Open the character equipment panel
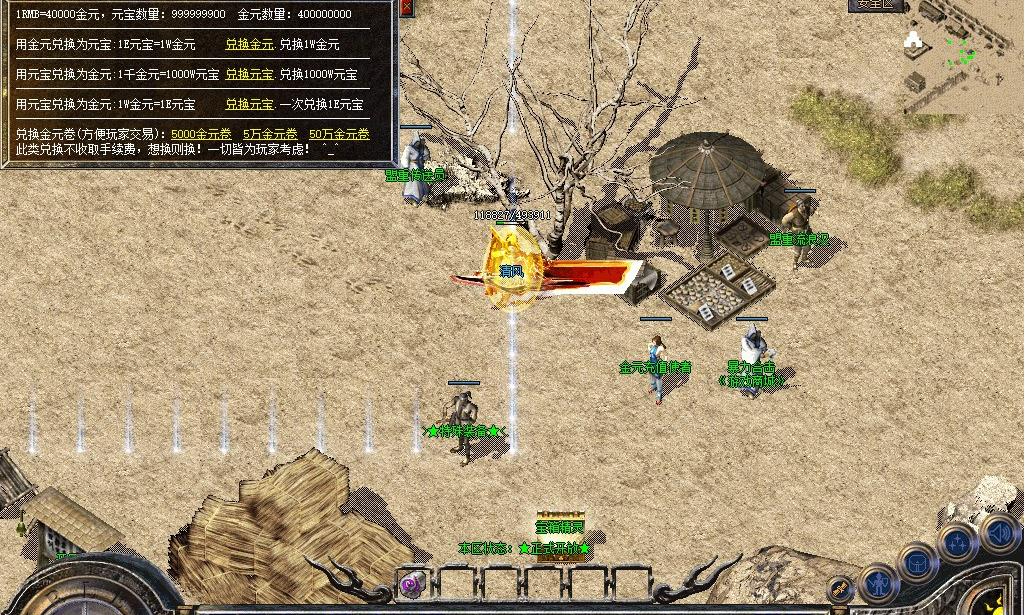This screenshot has width=1029, height=615. 879,580
